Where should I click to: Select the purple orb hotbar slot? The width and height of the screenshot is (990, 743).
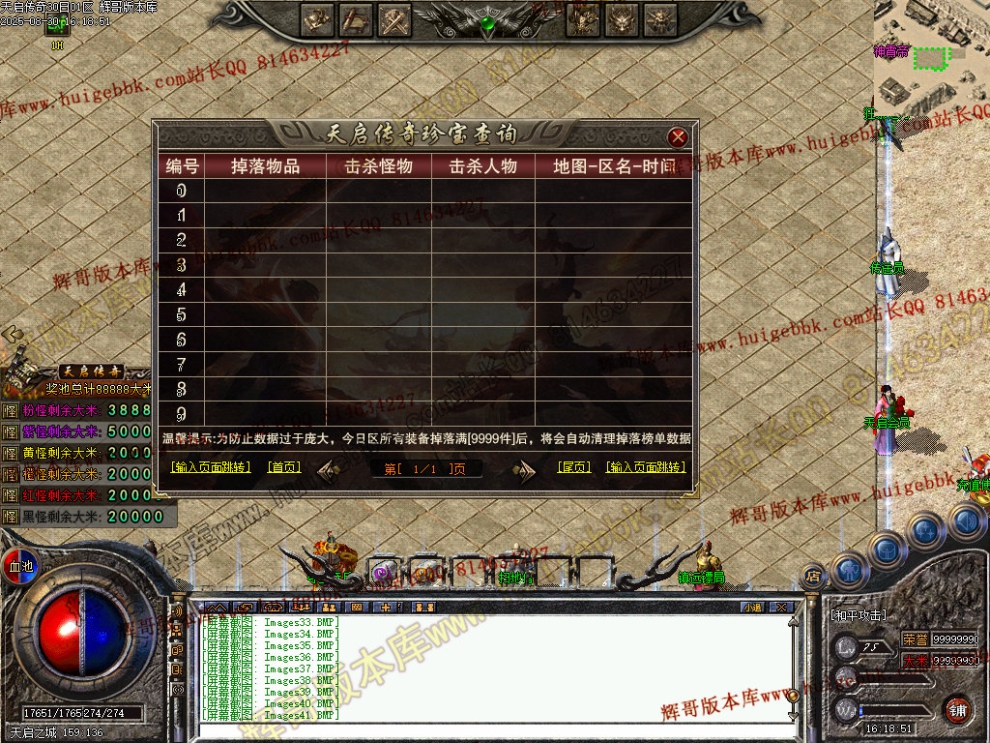[x=380, y=573]
